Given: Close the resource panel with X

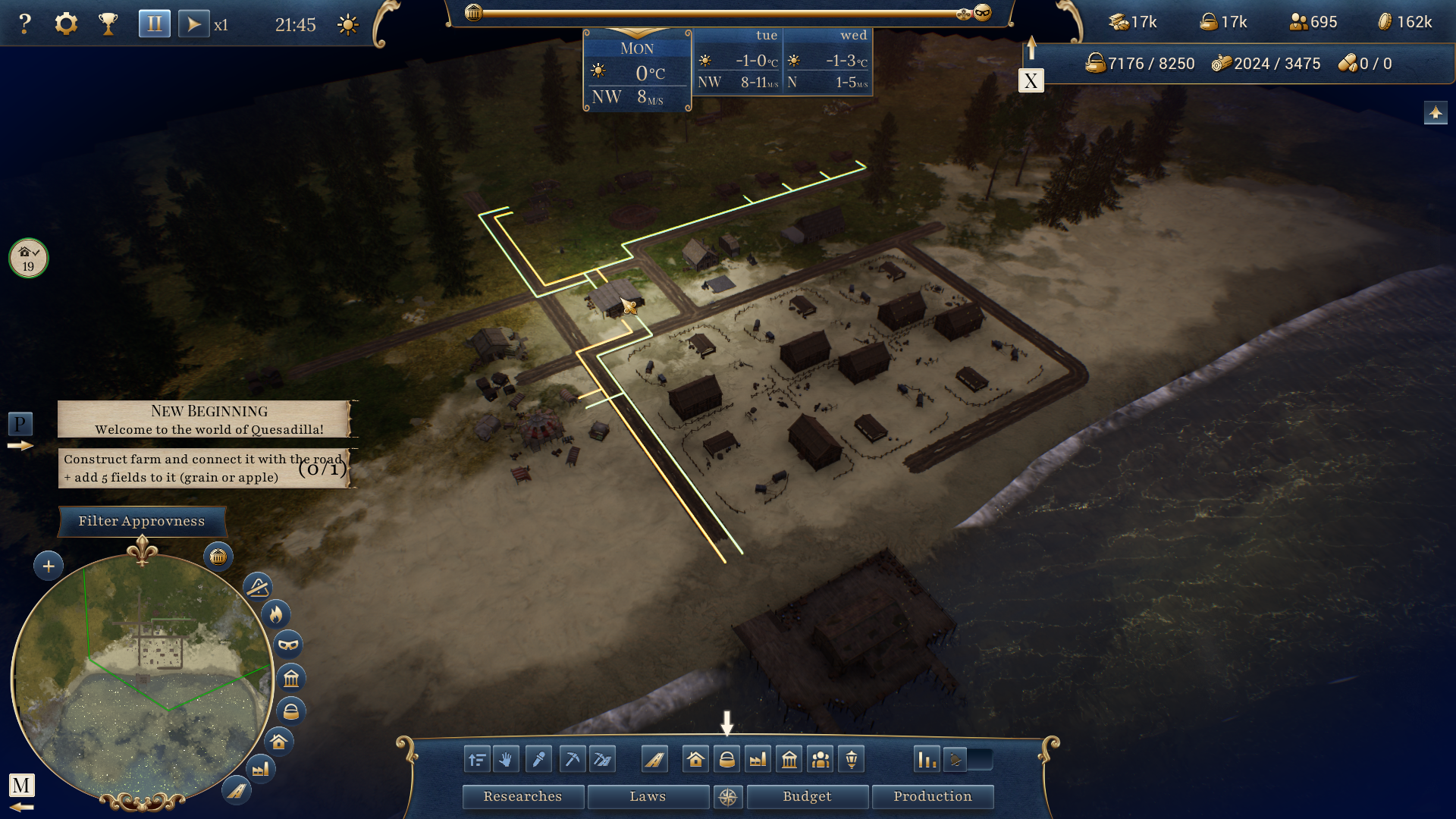Looking at the screenshot, I should 1031,81.
